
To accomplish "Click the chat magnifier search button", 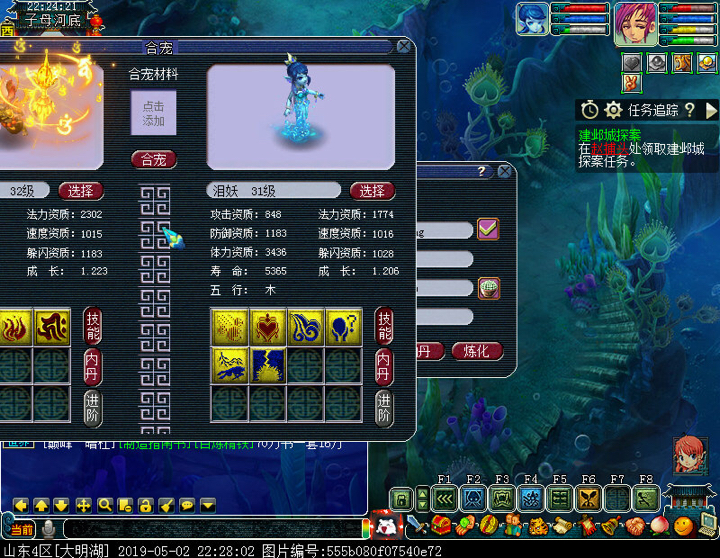I will [104, 505].
